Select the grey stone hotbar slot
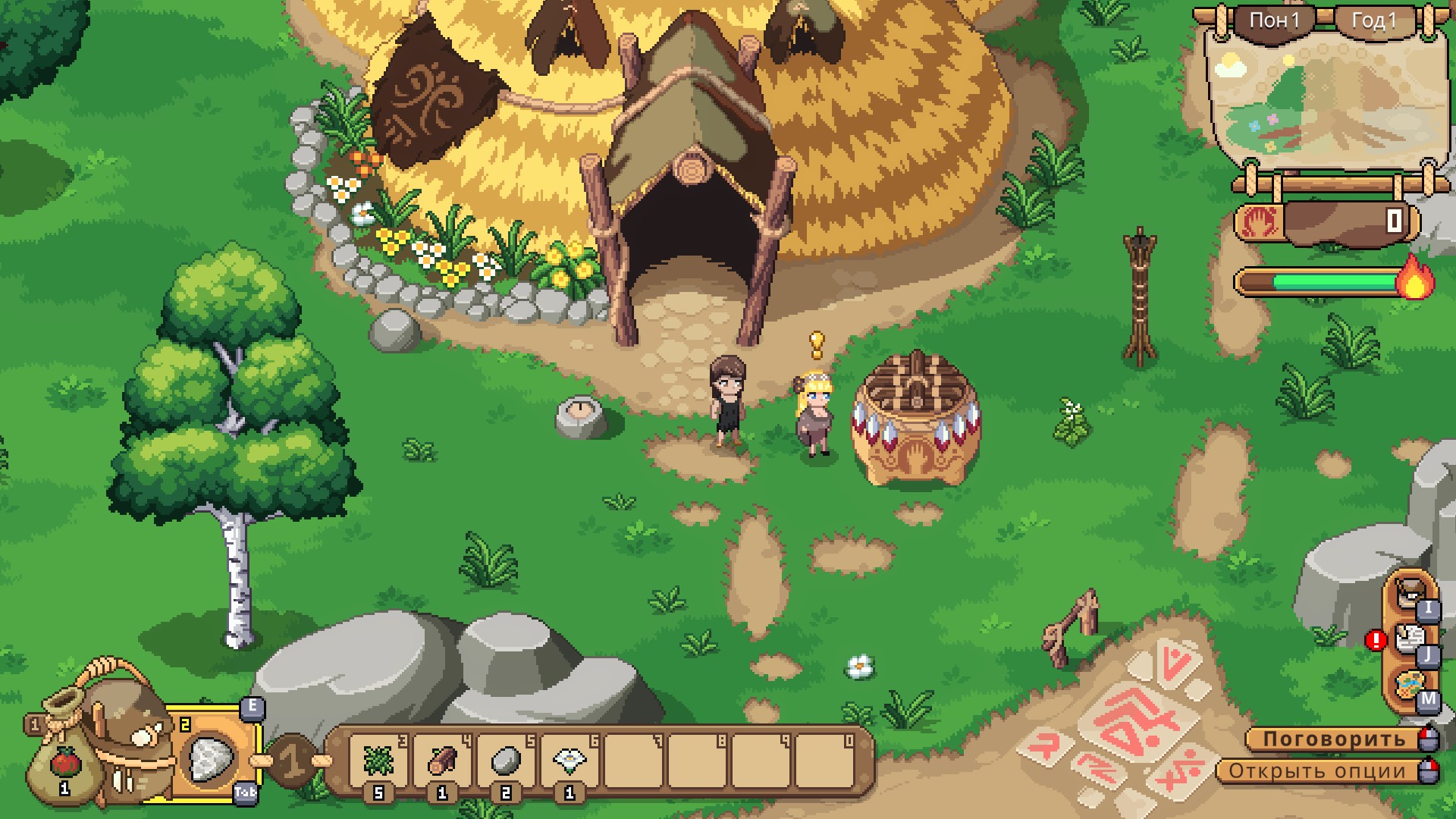 click(505, 761)
